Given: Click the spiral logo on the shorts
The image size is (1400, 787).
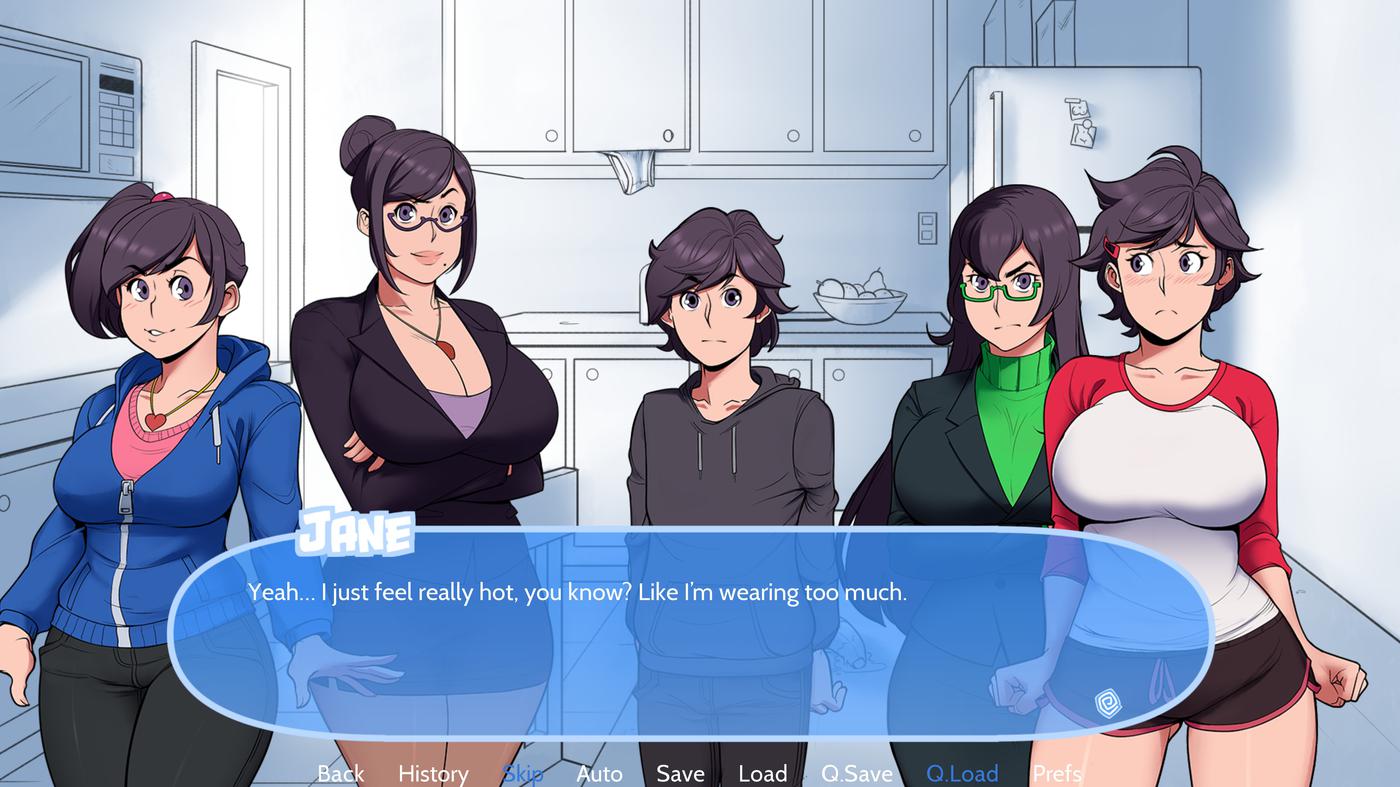Looking at the screenshot, I should 1108,703.
